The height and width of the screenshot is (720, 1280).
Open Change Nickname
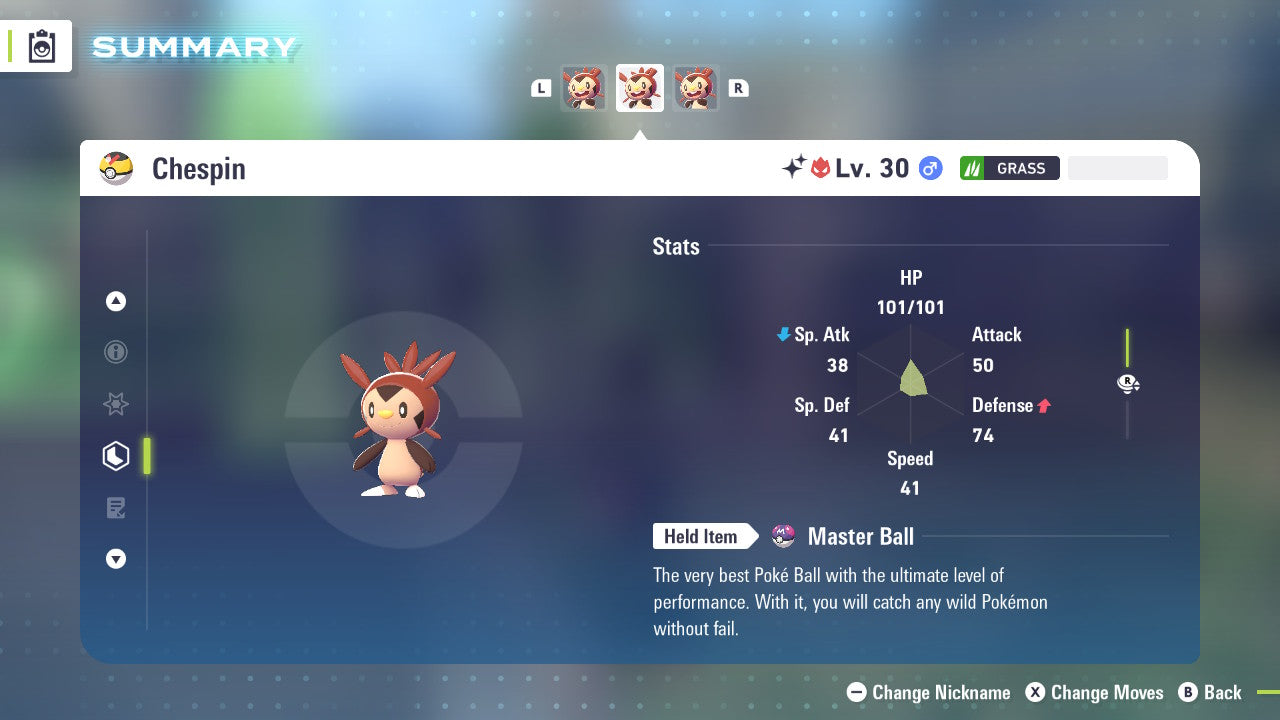(928, 692)
